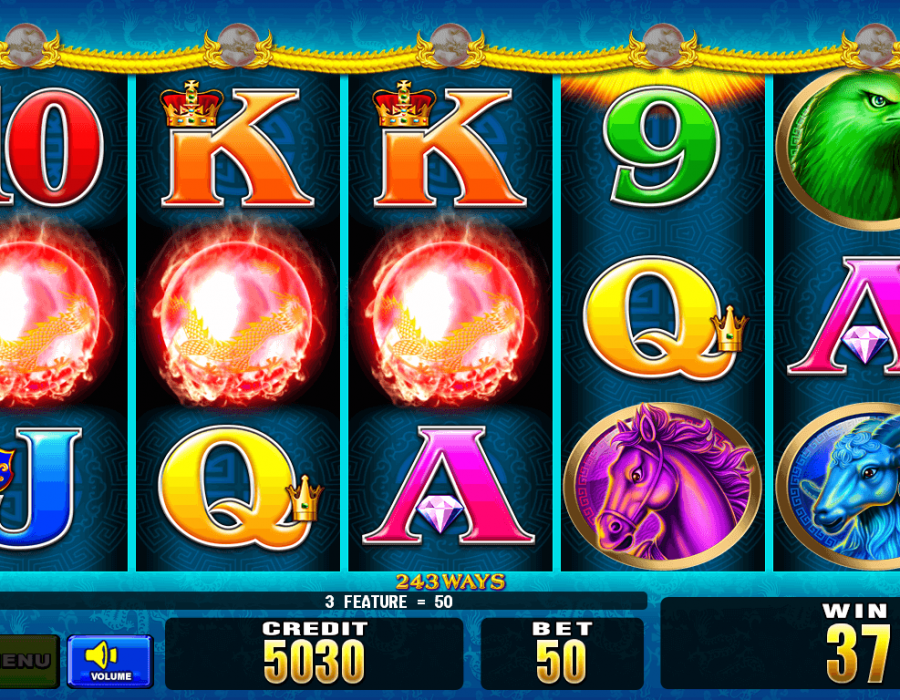Viewport: 900px width, 700px height.
Task: Open the Menu button
Action: click(x=27, y=660)
